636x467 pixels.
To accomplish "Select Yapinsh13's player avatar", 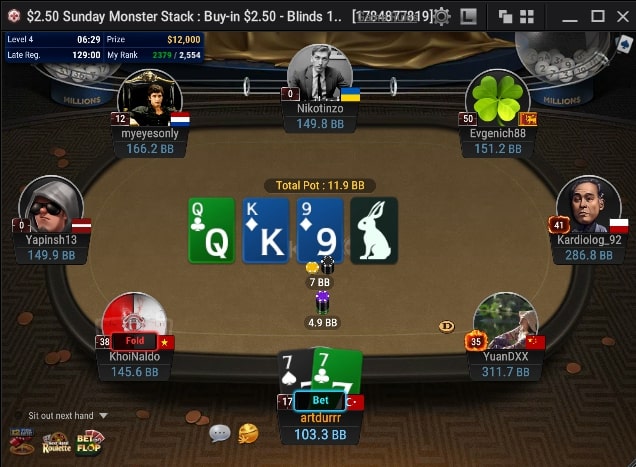I will point(50,205).
